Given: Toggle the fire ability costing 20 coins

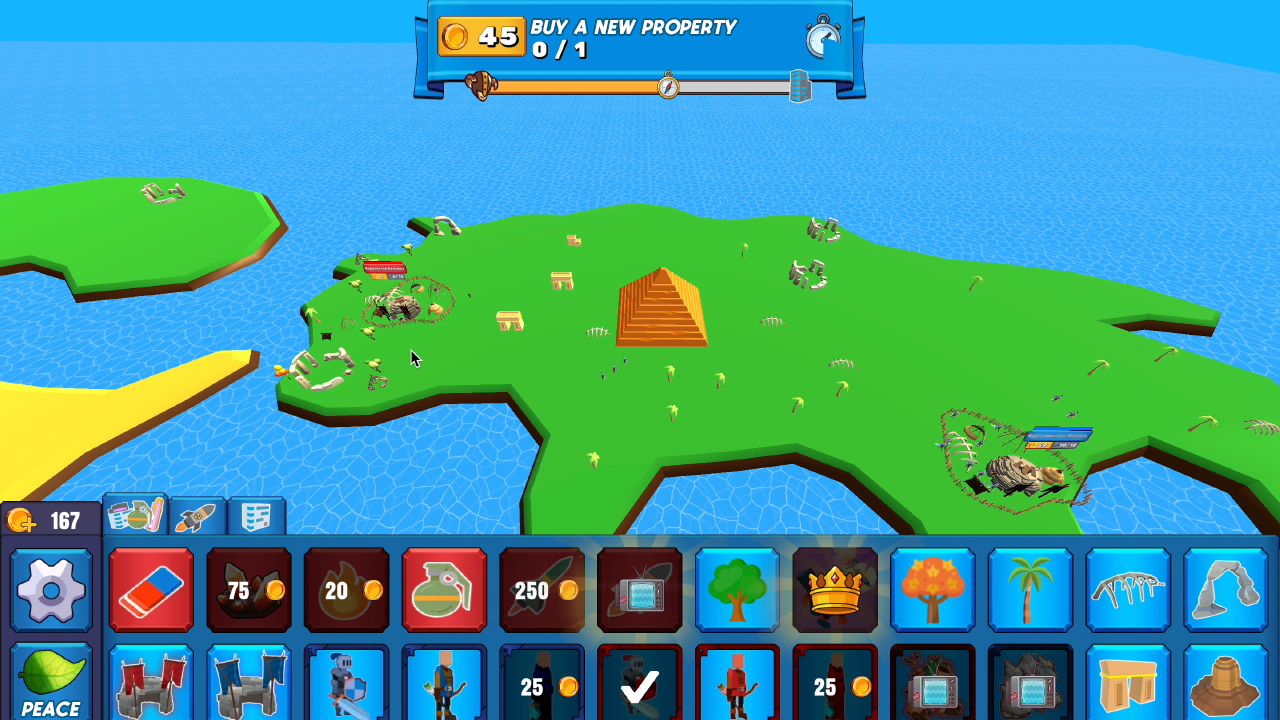Looking at the screenshot, I should tap(346, 591).
